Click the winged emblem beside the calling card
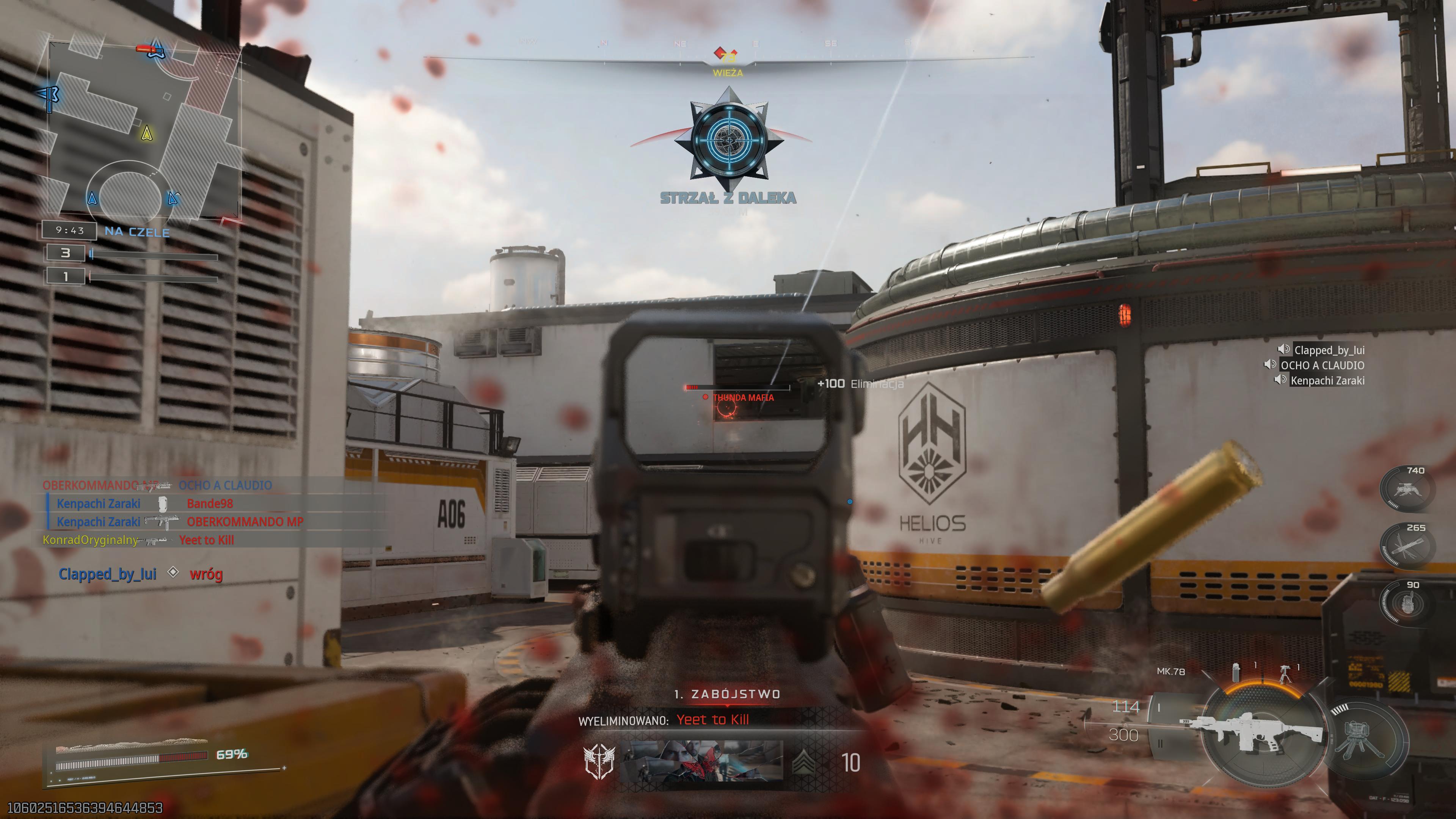 (599, 761)
